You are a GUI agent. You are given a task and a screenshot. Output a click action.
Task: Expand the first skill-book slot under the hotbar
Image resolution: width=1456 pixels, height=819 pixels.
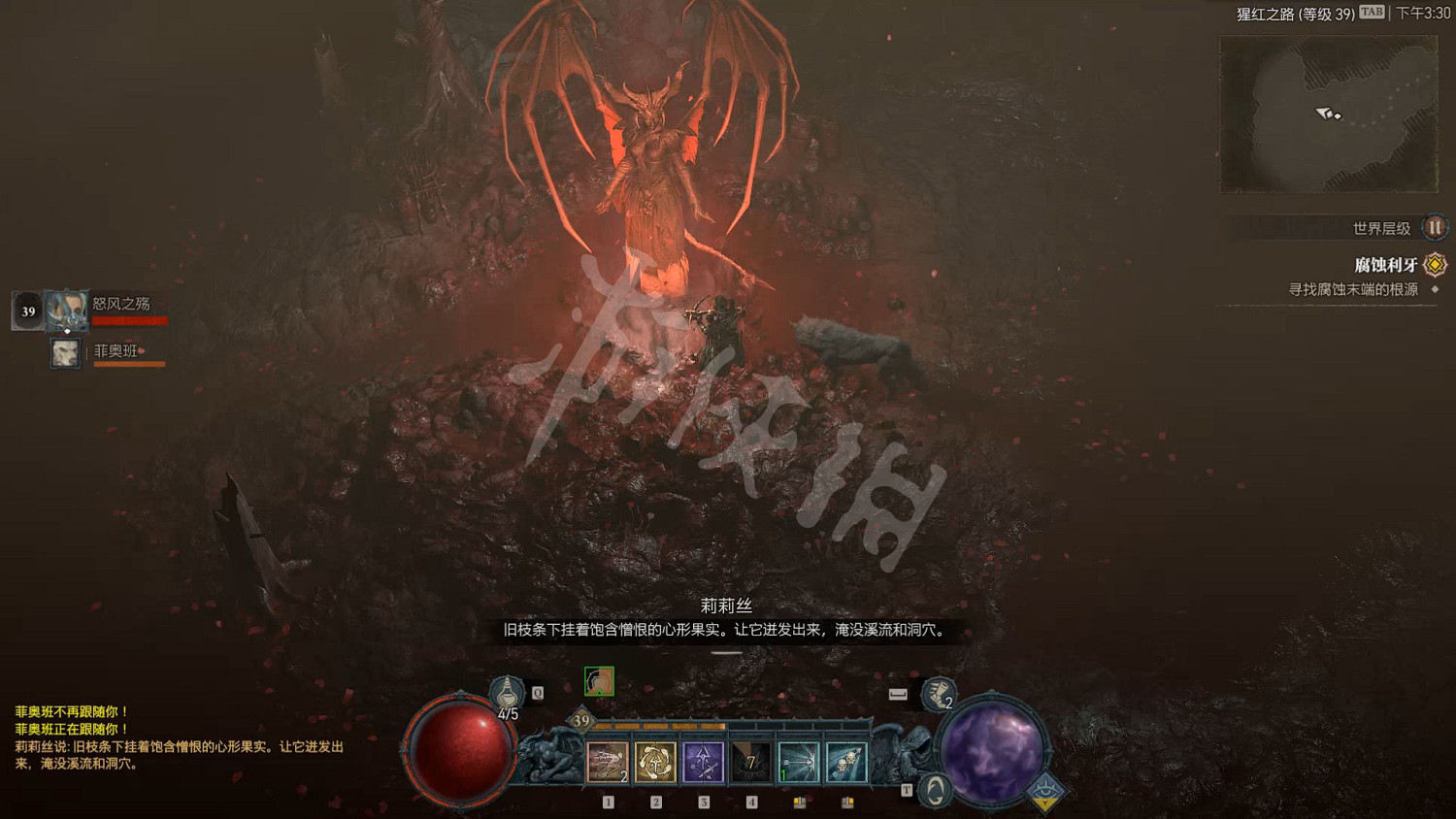click(799, 803)
